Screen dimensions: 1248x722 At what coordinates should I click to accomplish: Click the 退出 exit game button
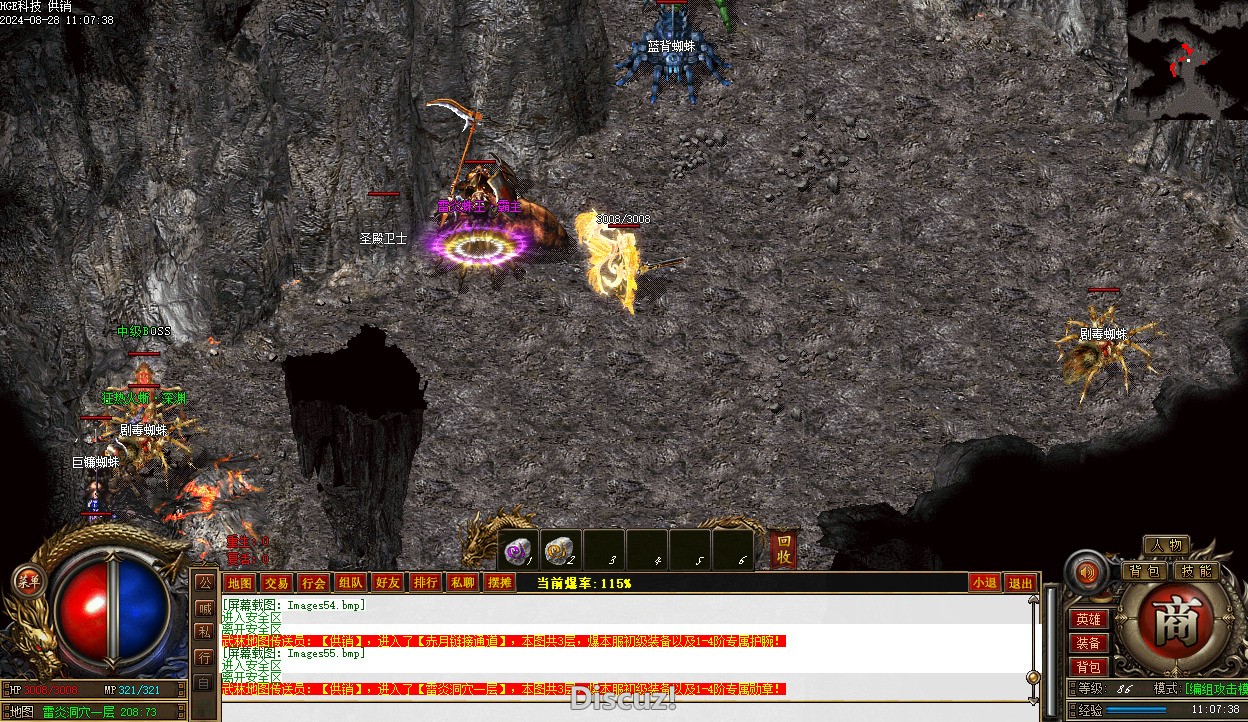coord(1020,583)
